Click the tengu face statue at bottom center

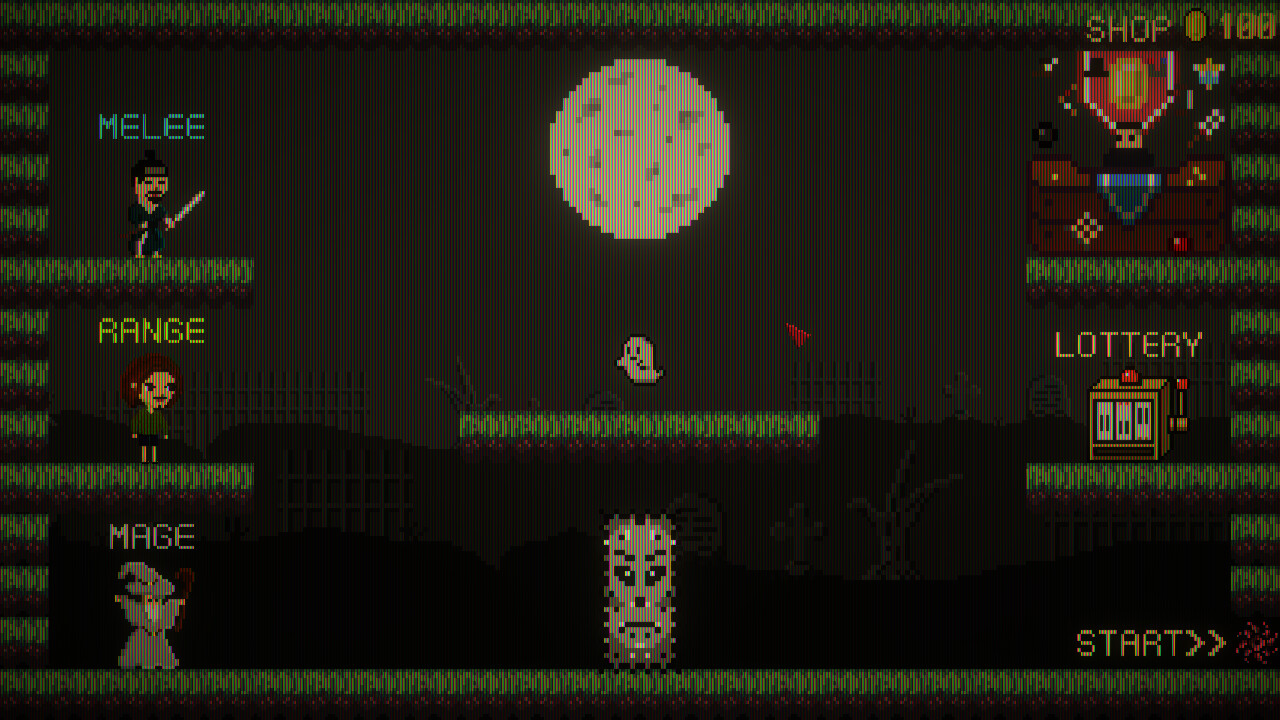[x=640, y=590]
